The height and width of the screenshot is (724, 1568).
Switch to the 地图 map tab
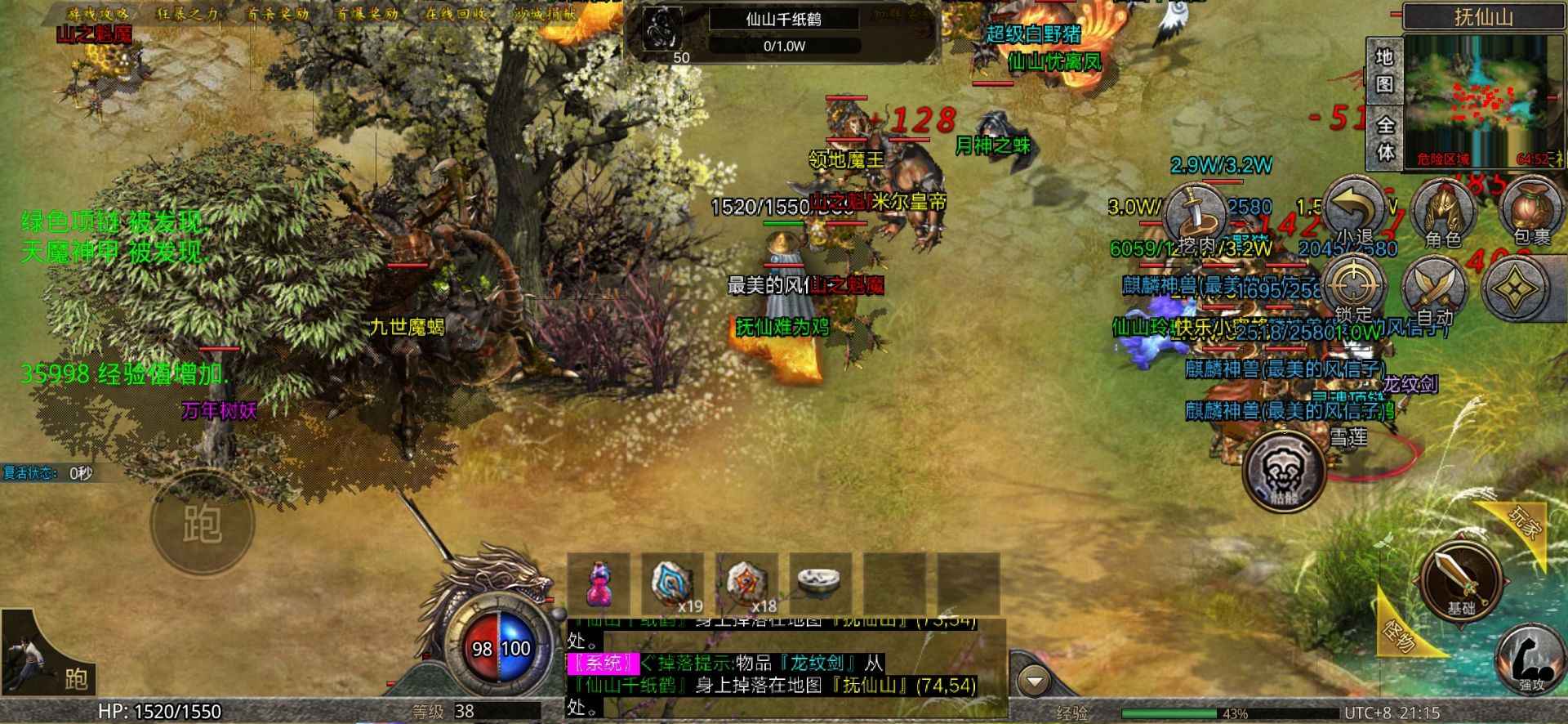coord(1383,71)
